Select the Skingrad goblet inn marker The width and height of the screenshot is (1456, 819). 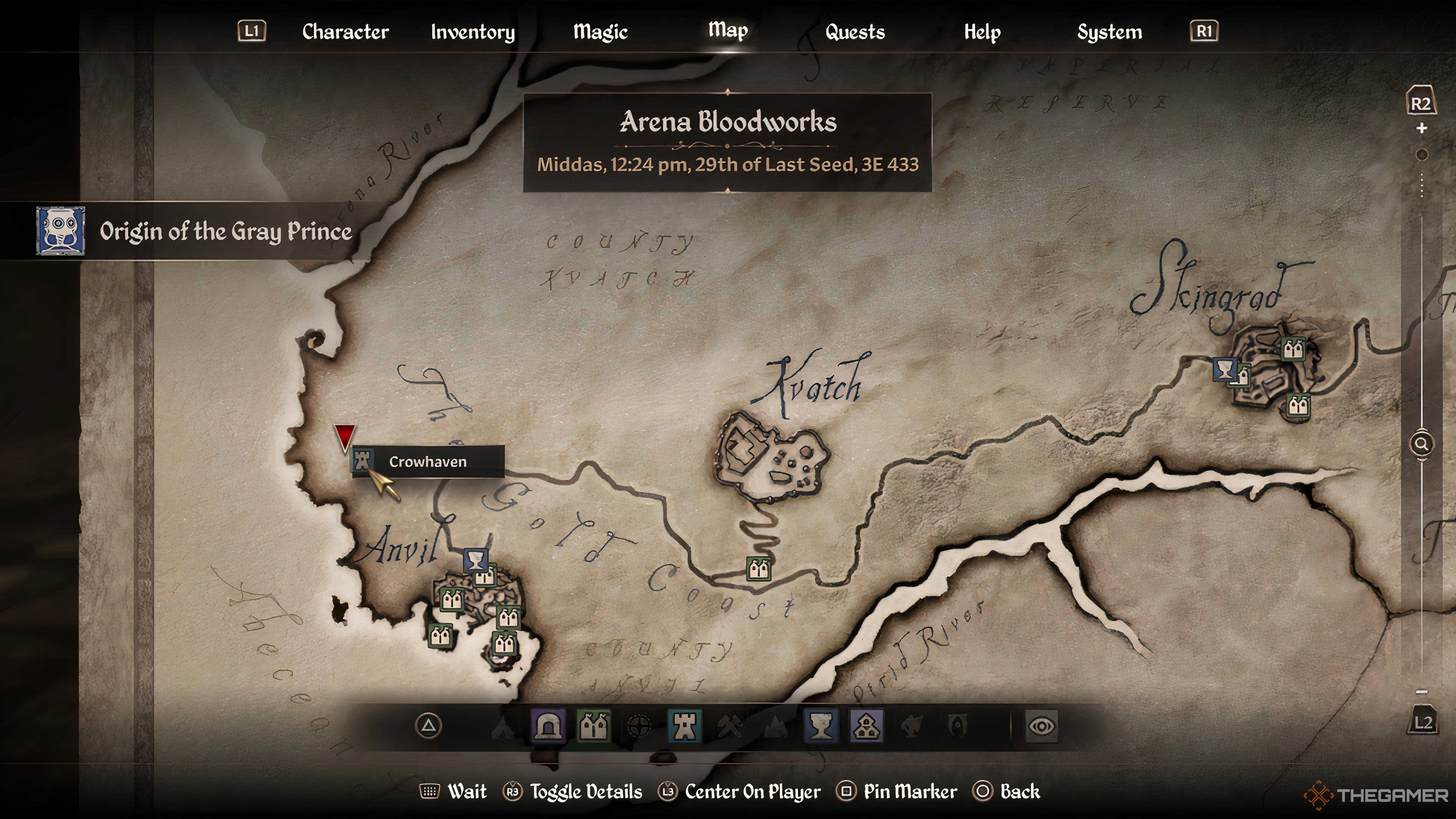pyautogui.click(x=1224, y=370)
